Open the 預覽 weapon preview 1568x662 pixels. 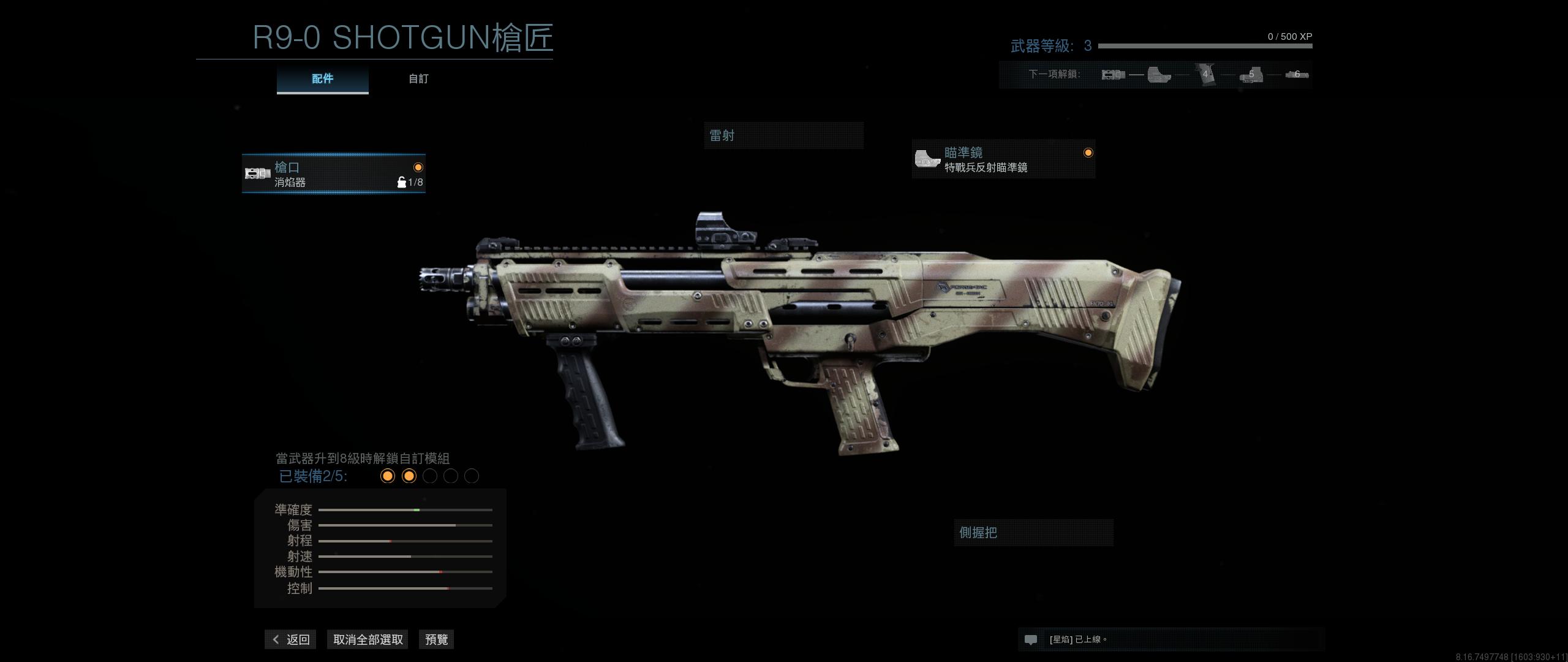(x=436, y=639)
